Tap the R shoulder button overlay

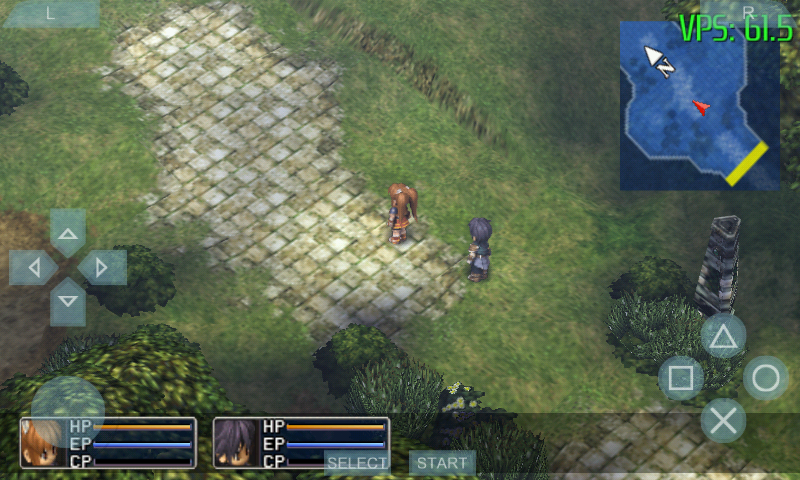coord(748,11)
